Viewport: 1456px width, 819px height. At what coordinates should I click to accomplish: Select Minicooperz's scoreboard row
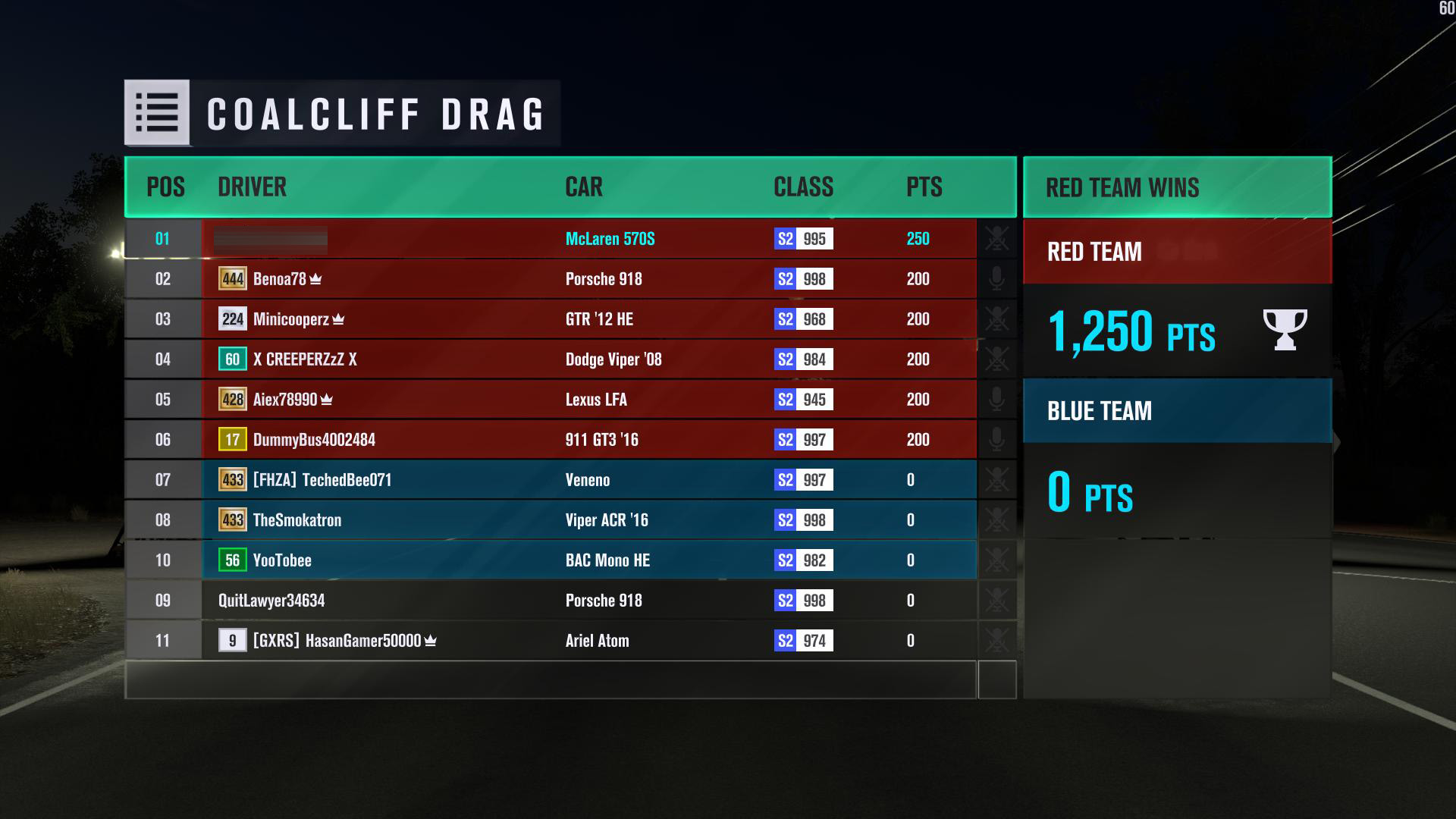[x=550, y=319]
